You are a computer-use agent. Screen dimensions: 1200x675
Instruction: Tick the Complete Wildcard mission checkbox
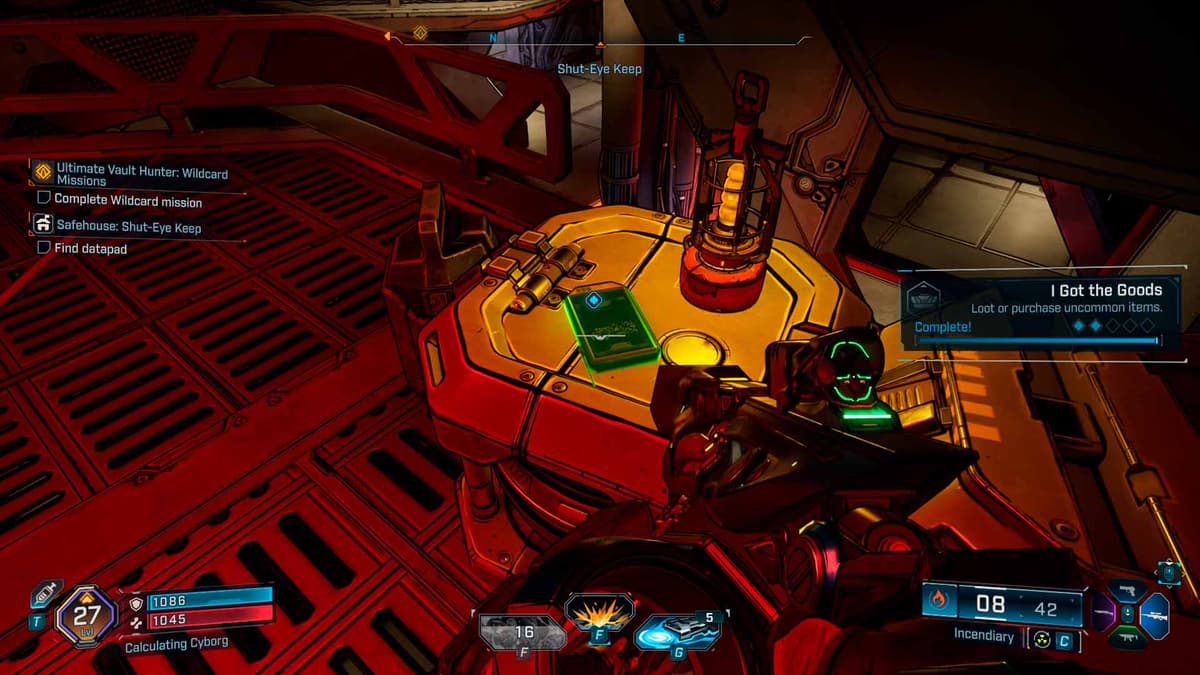[x=44, y=200]
